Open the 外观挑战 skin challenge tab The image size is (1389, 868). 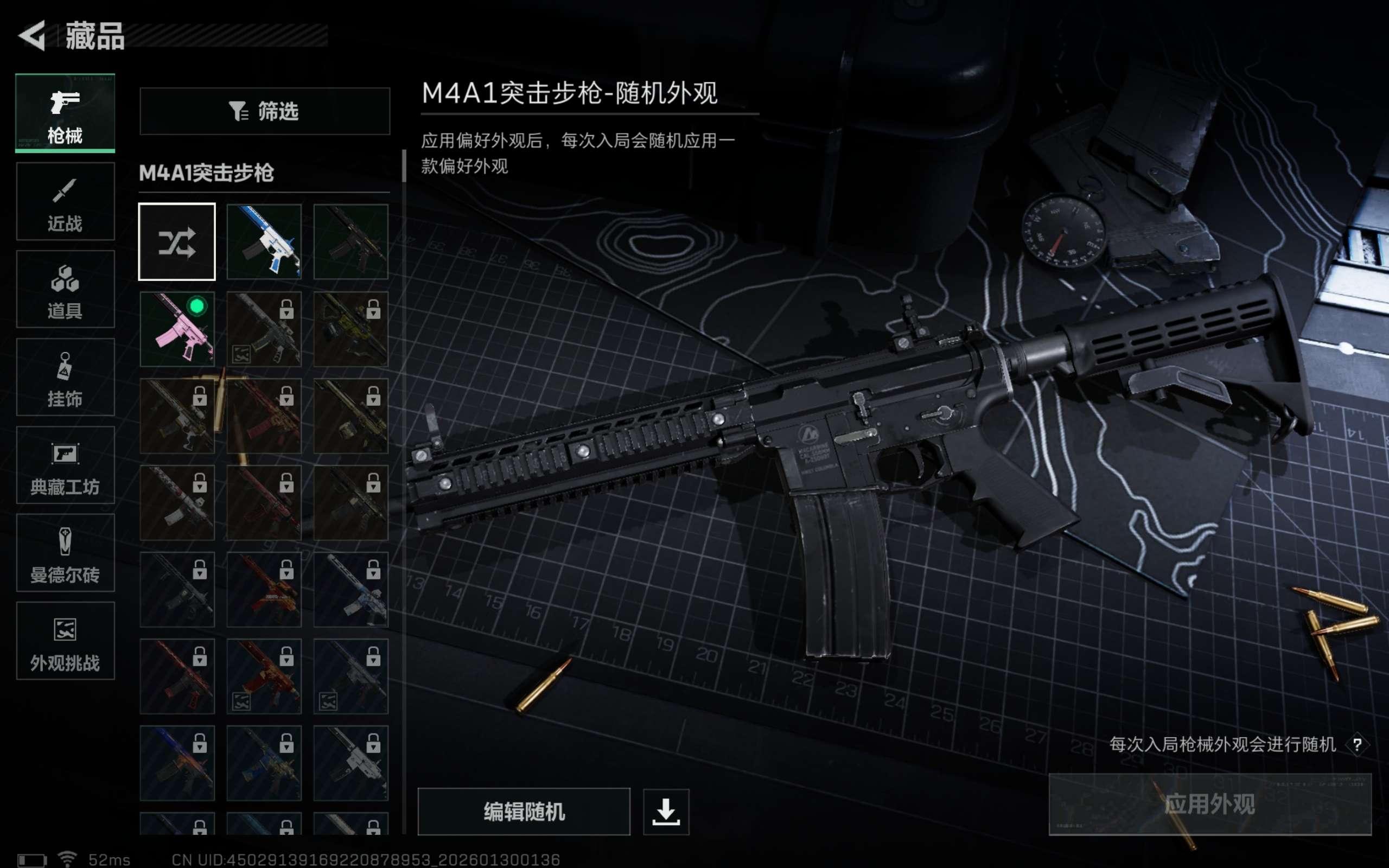pyautogui.click(x=65, y=641)
